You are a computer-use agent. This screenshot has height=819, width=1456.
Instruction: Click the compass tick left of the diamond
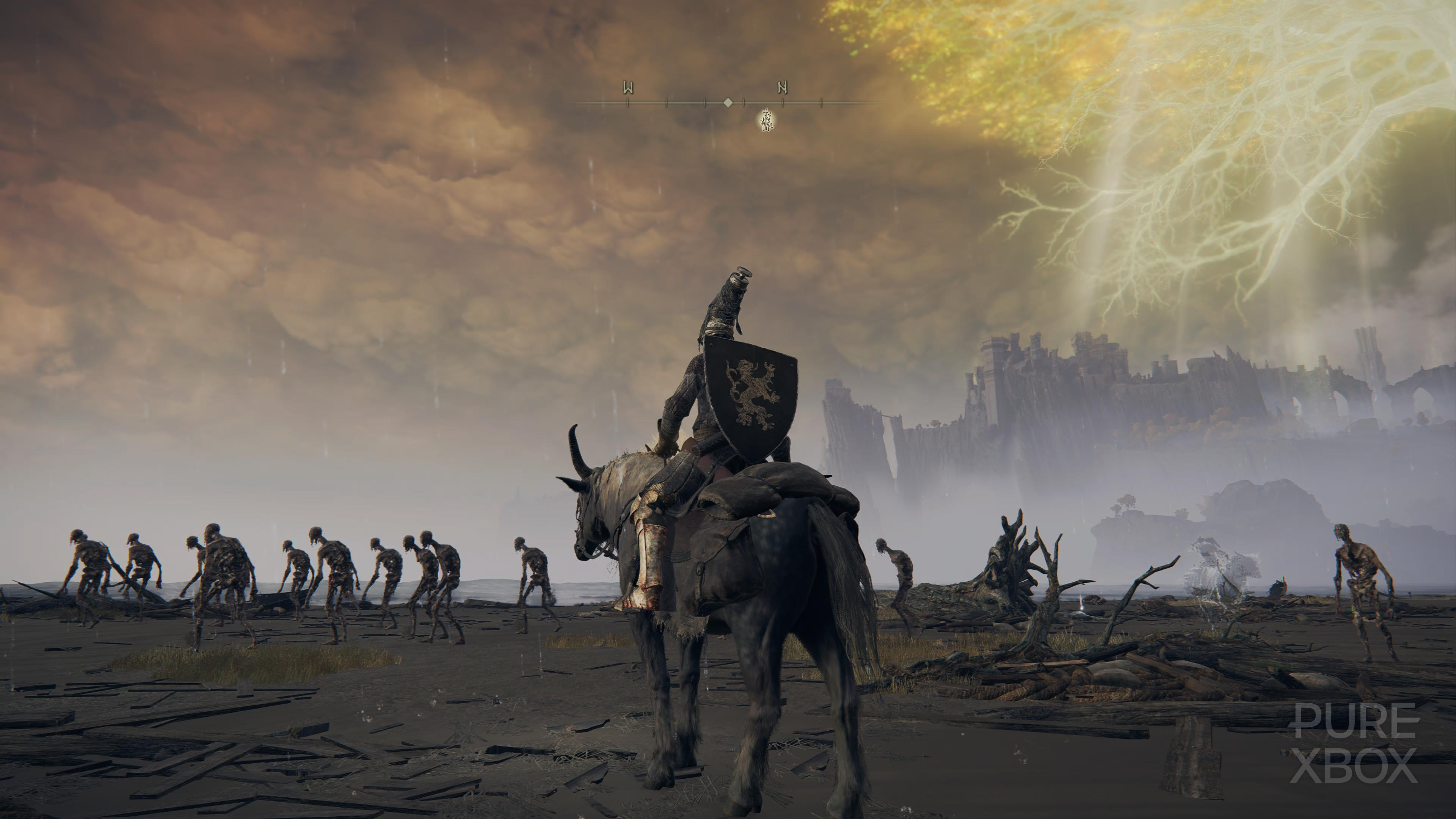click(x=705, y=104)
